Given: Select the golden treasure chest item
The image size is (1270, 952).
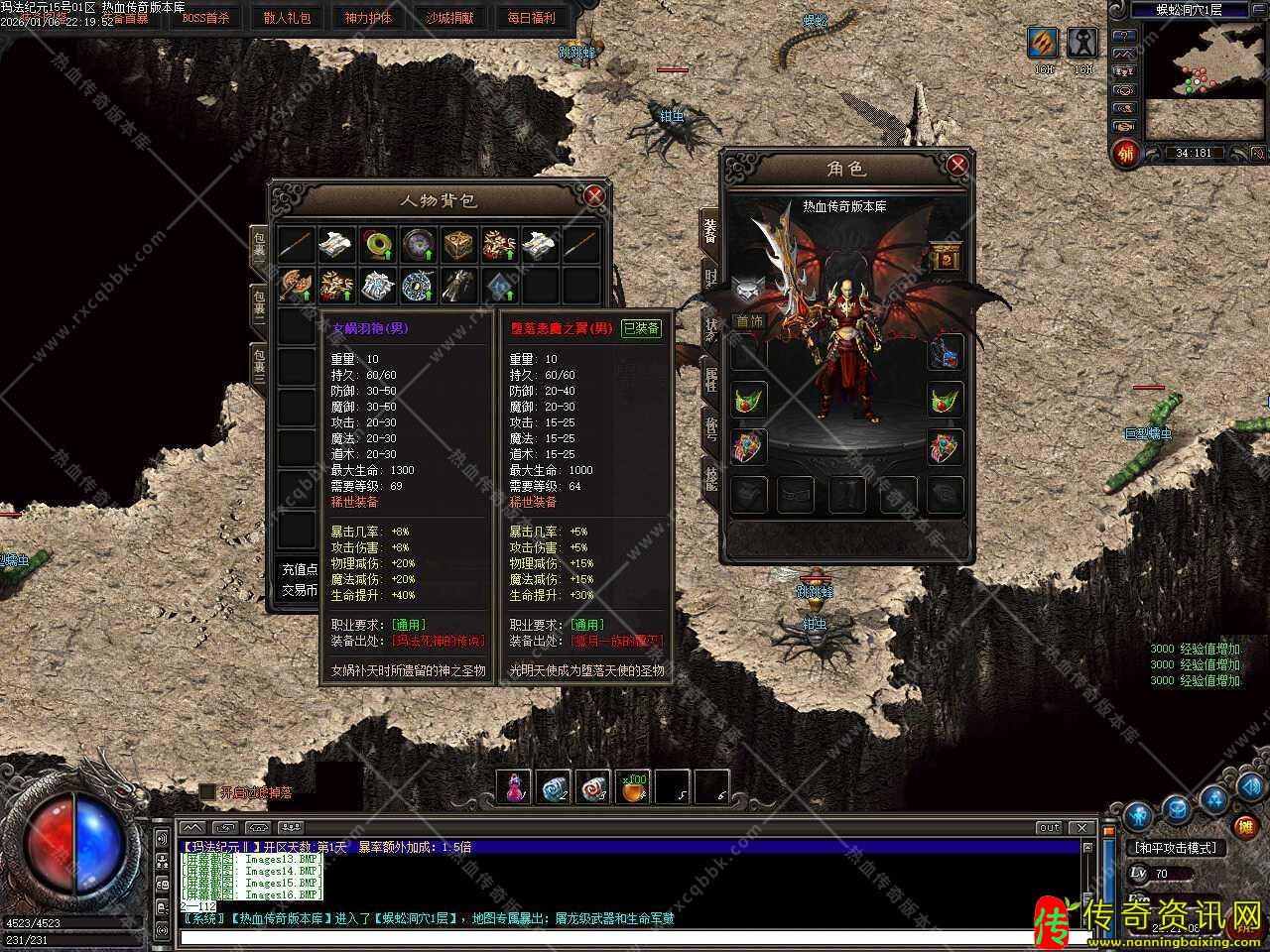Looking at the screenshot, I should point(458,244).
